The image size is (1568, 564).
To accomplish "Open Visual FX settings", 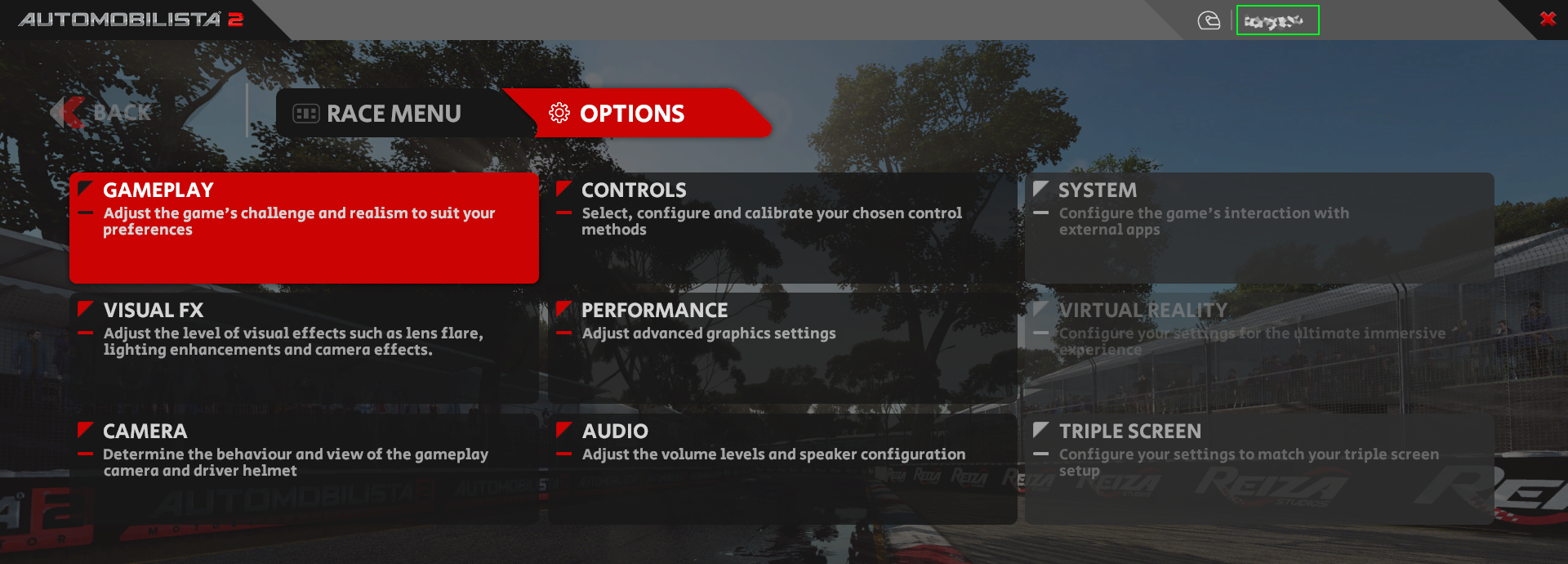I will [x=304, y=347].
